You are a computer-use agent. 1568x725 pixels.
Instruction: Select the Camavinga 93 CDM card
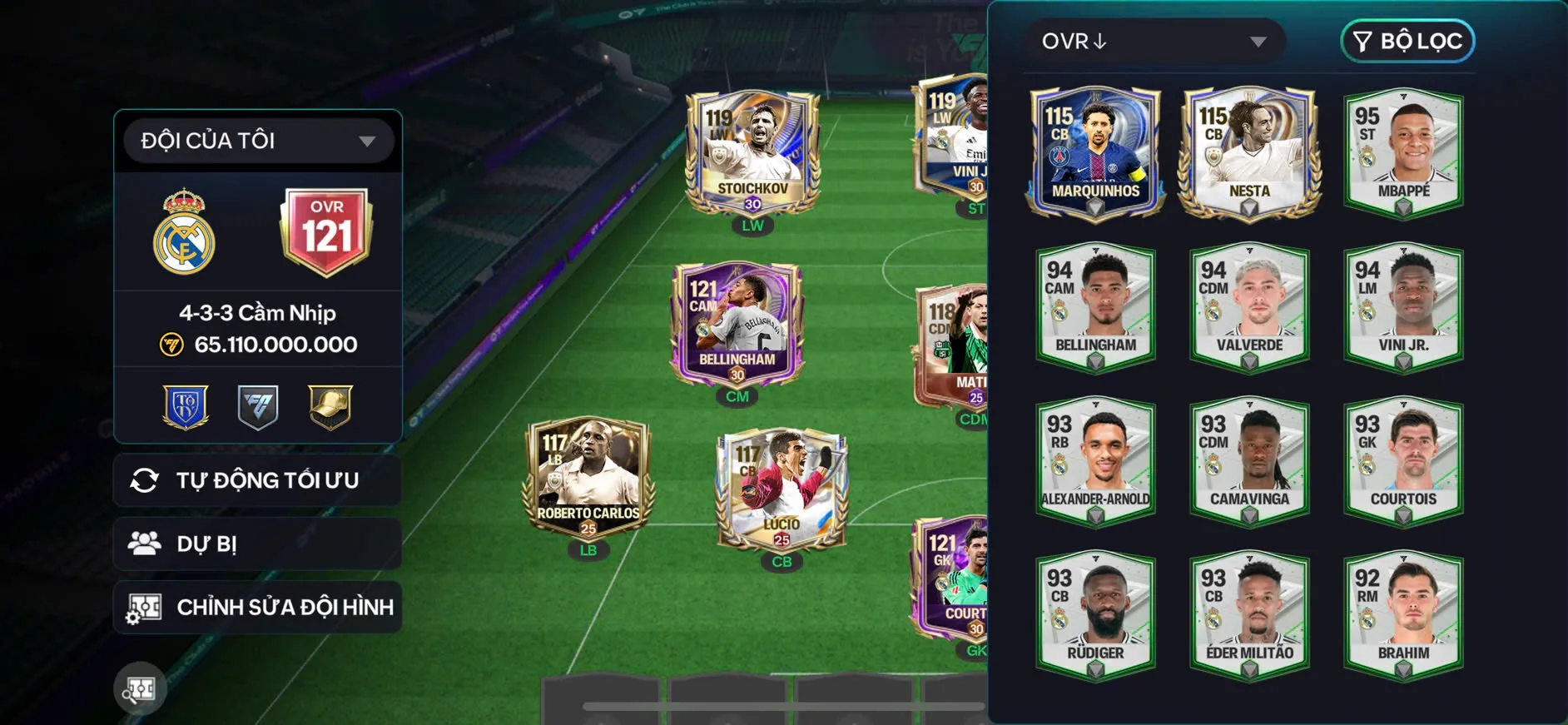tap(1249, 461)
